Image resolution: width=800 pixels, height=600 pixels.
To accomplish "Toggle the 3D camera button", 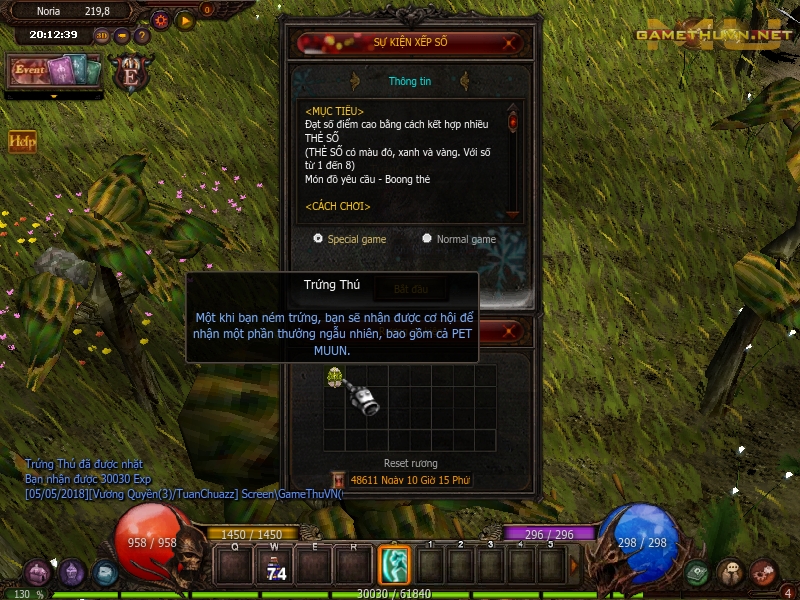I will 103,35.
